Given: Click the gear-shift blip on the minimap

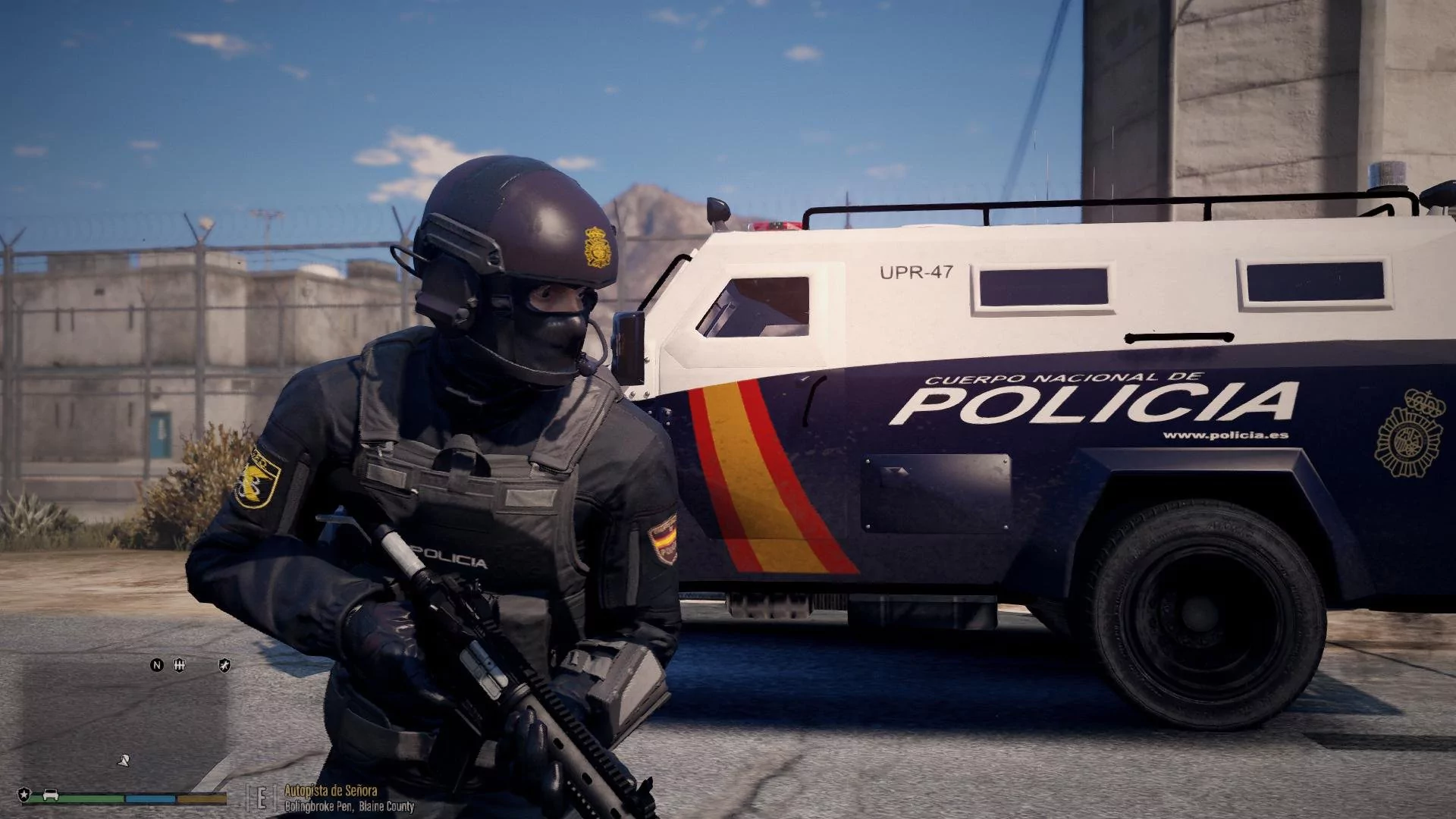Looking at the screenshot, I should coord(180,666).
